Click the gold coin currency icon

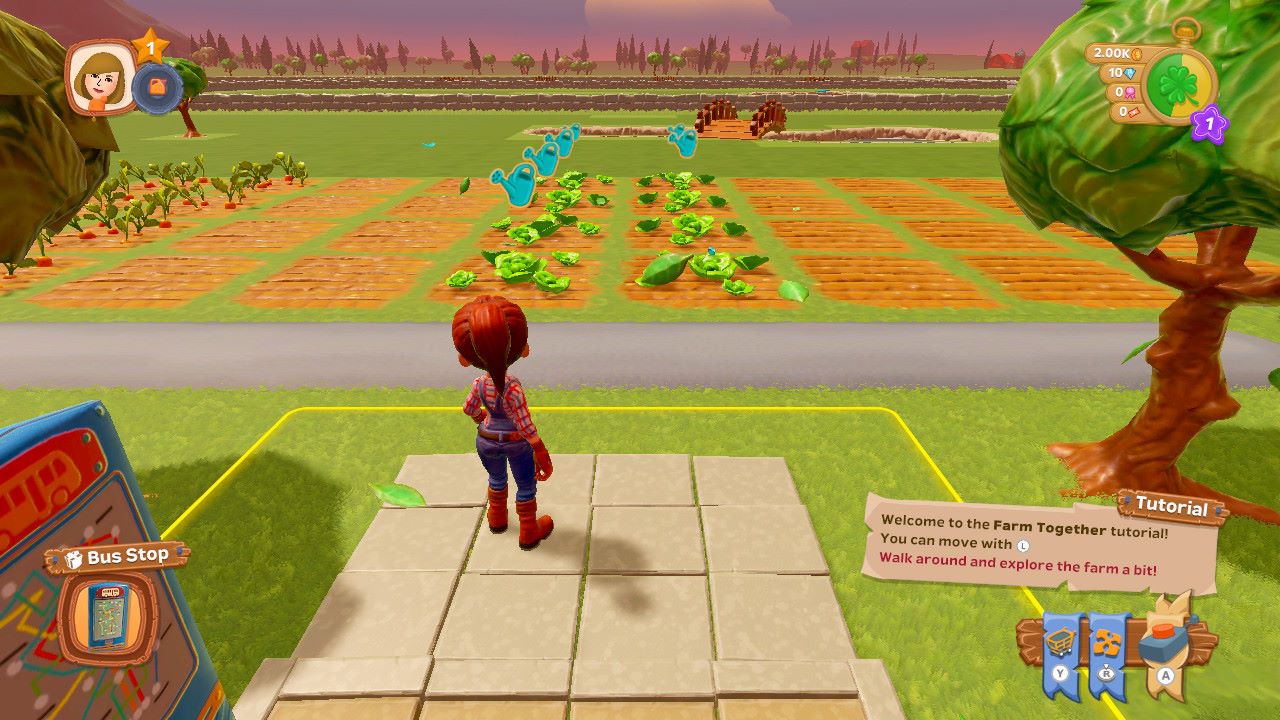pyautogui.click(x=1137, y=55)
